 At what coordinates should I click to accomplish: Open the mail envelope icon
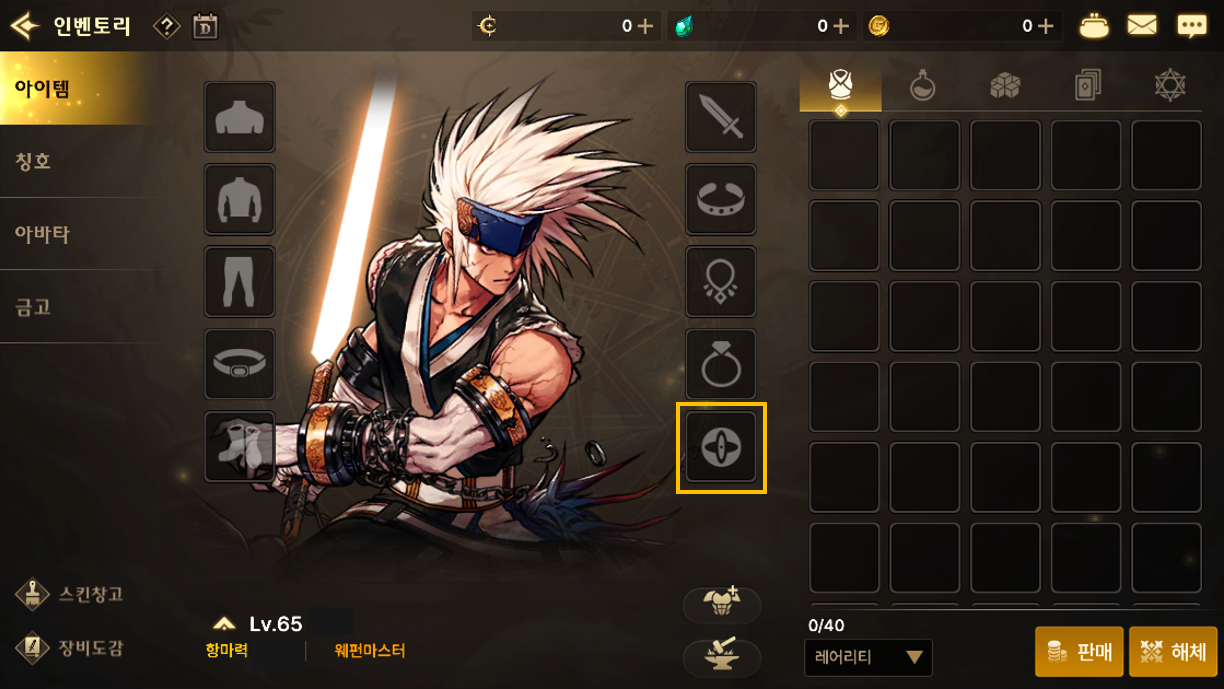(1142, 26)
